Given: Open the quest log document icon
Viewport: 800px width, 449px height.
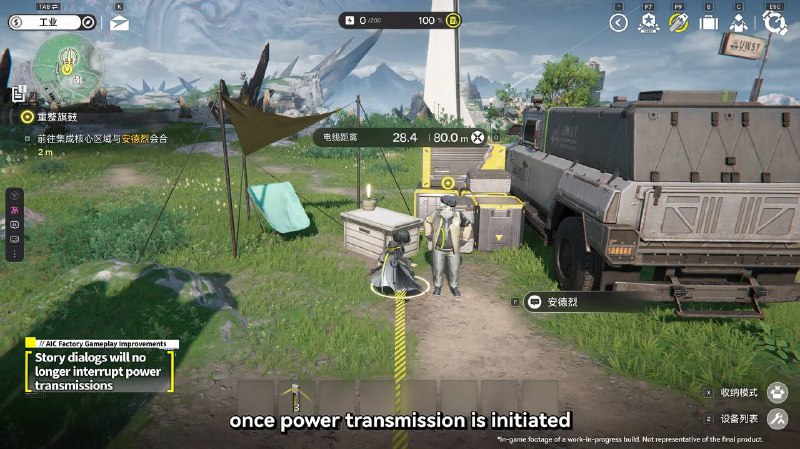Looking at the screenshot, I should click(x=17, y=95).
